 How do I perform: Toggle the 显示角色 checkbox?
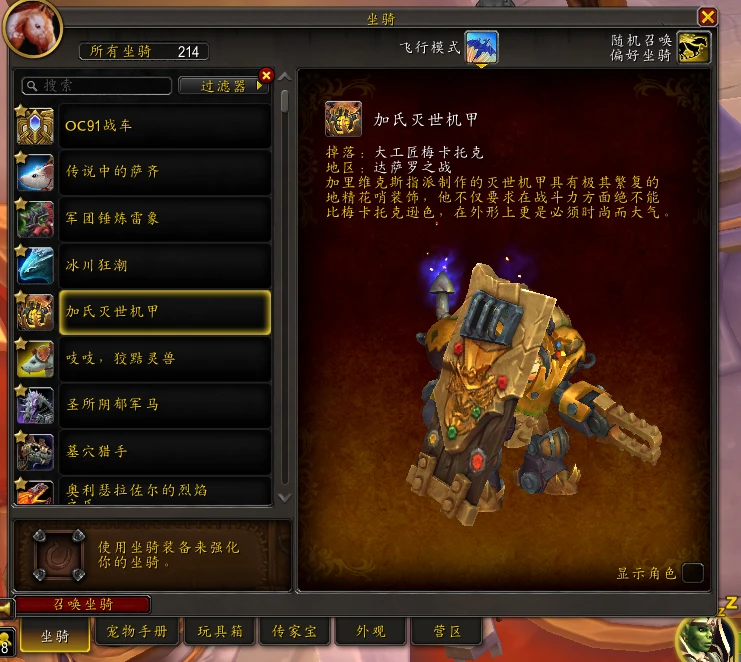click(x=692, y=573)
